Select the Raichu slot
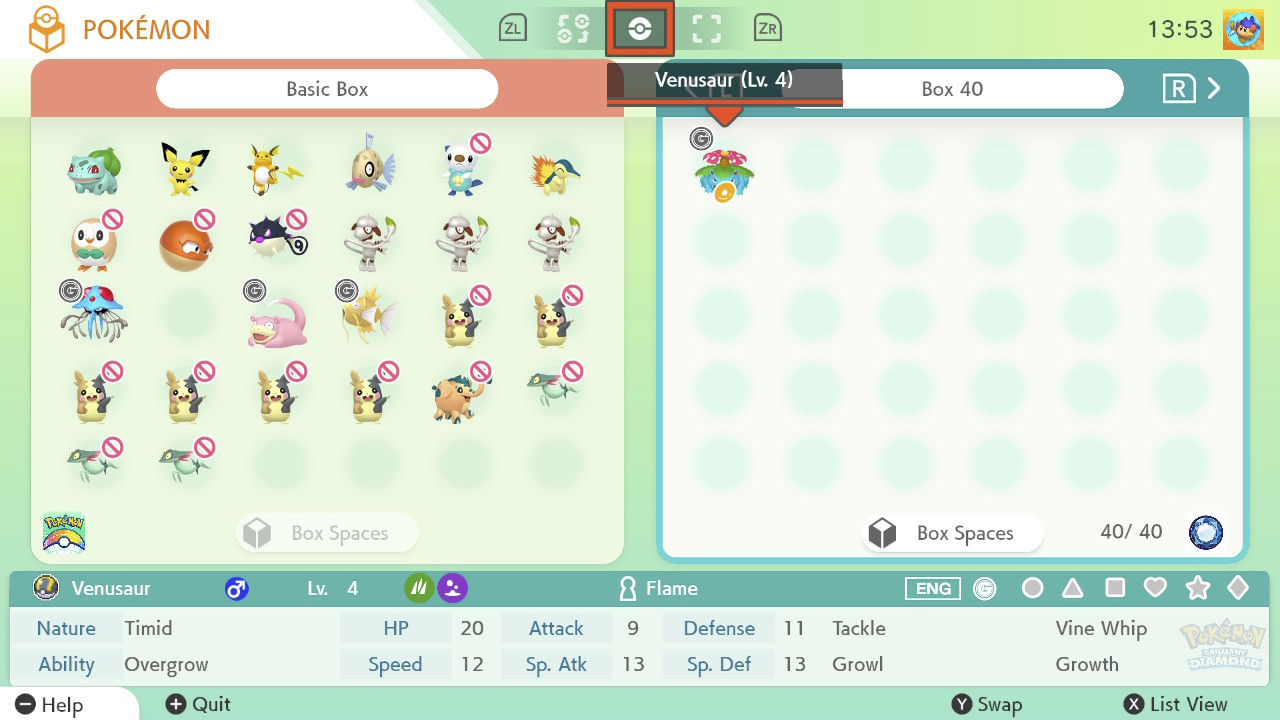 coord(277,168)
